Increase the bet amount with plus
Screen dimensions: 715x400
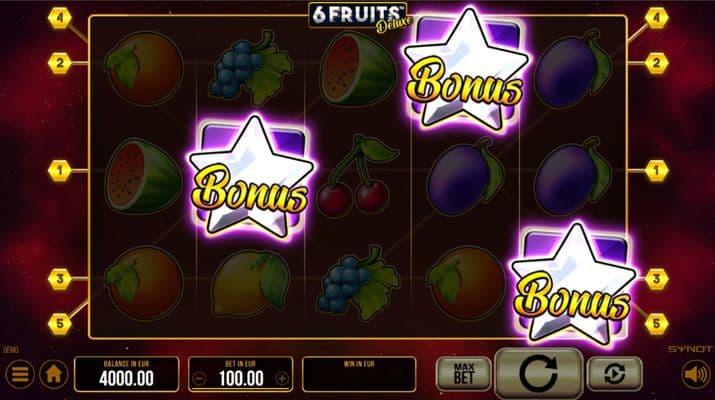click(x=282, y=379)
